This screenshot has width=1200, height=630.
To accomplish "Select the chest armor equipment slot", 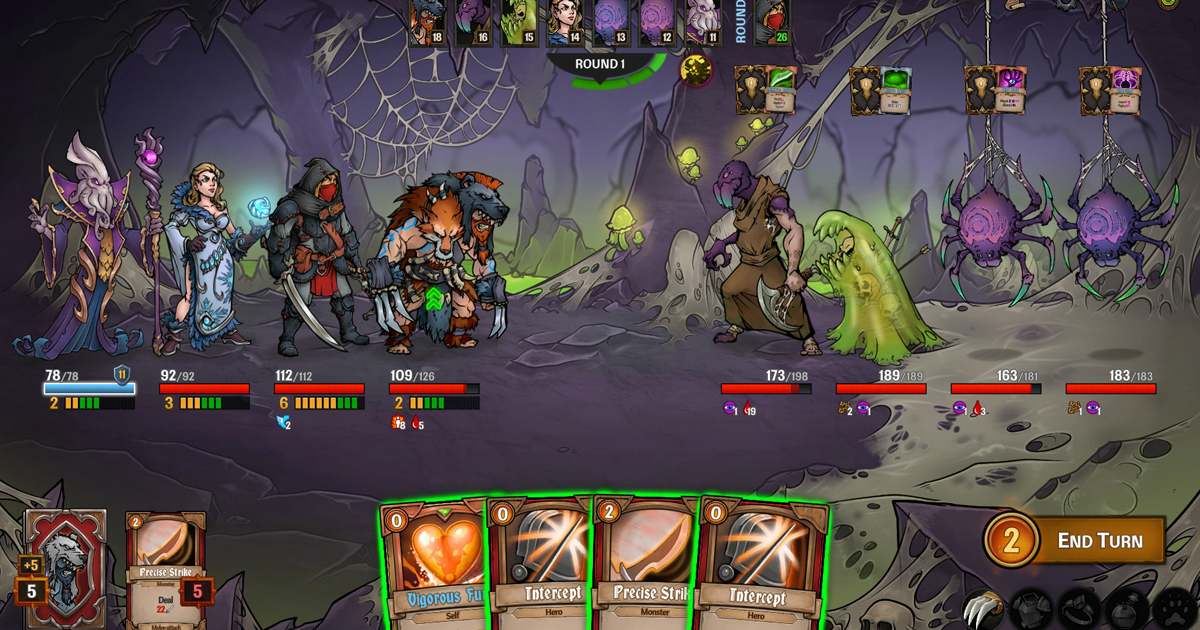I will click(1029, 608).
